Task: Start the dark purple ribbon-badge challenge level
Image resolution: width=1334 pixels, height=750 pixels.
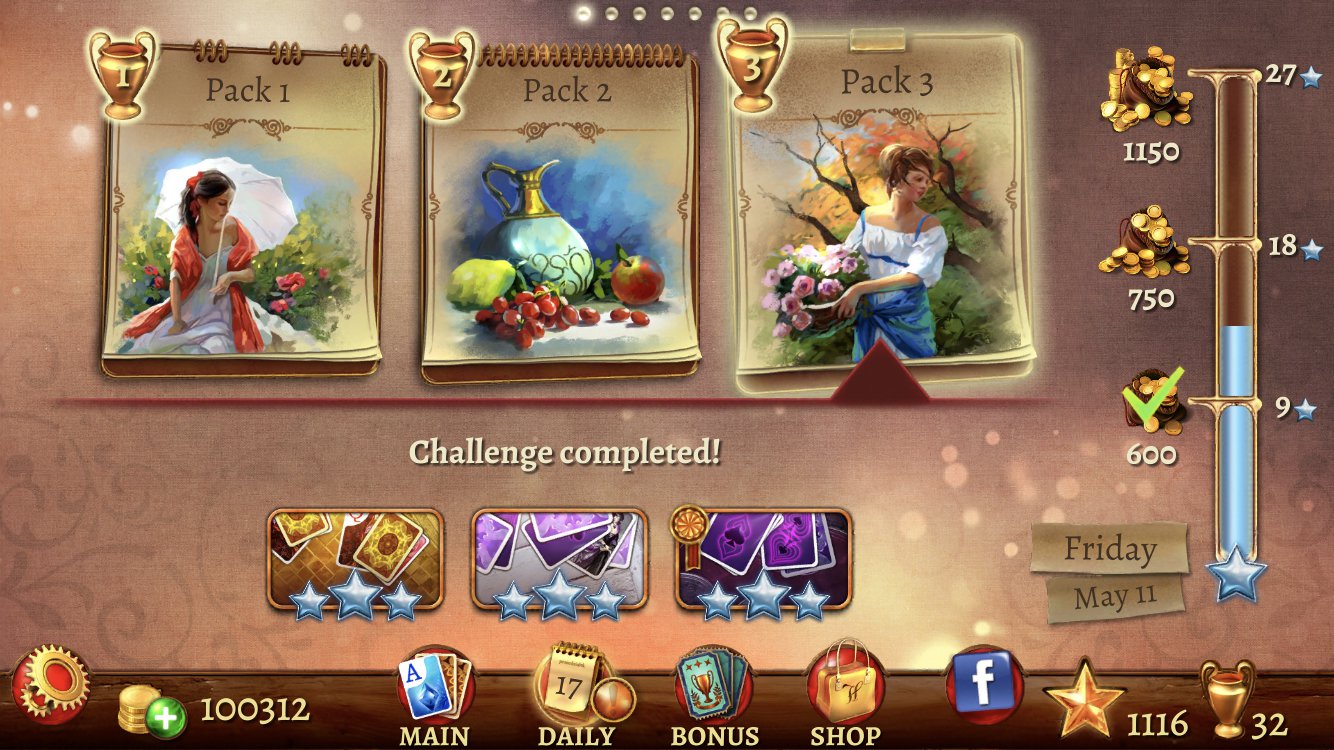Action: click(x=764, y=558)
